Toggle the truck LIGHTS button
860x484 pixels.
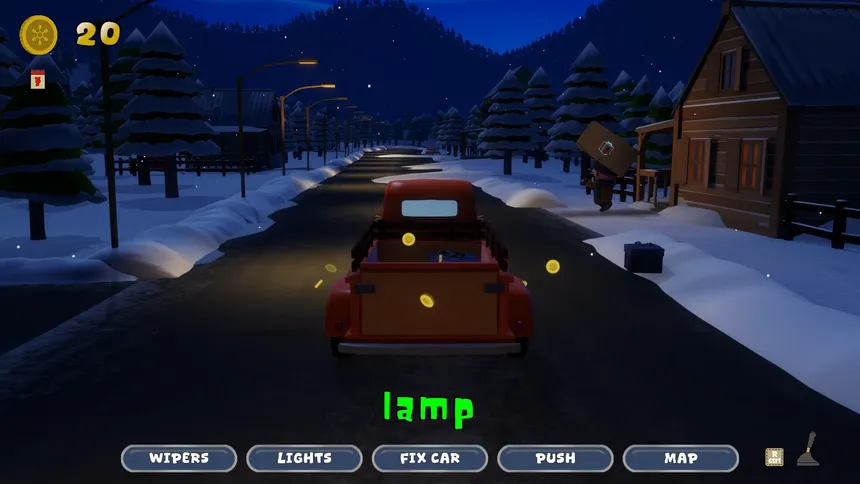(x=304, y=458)
